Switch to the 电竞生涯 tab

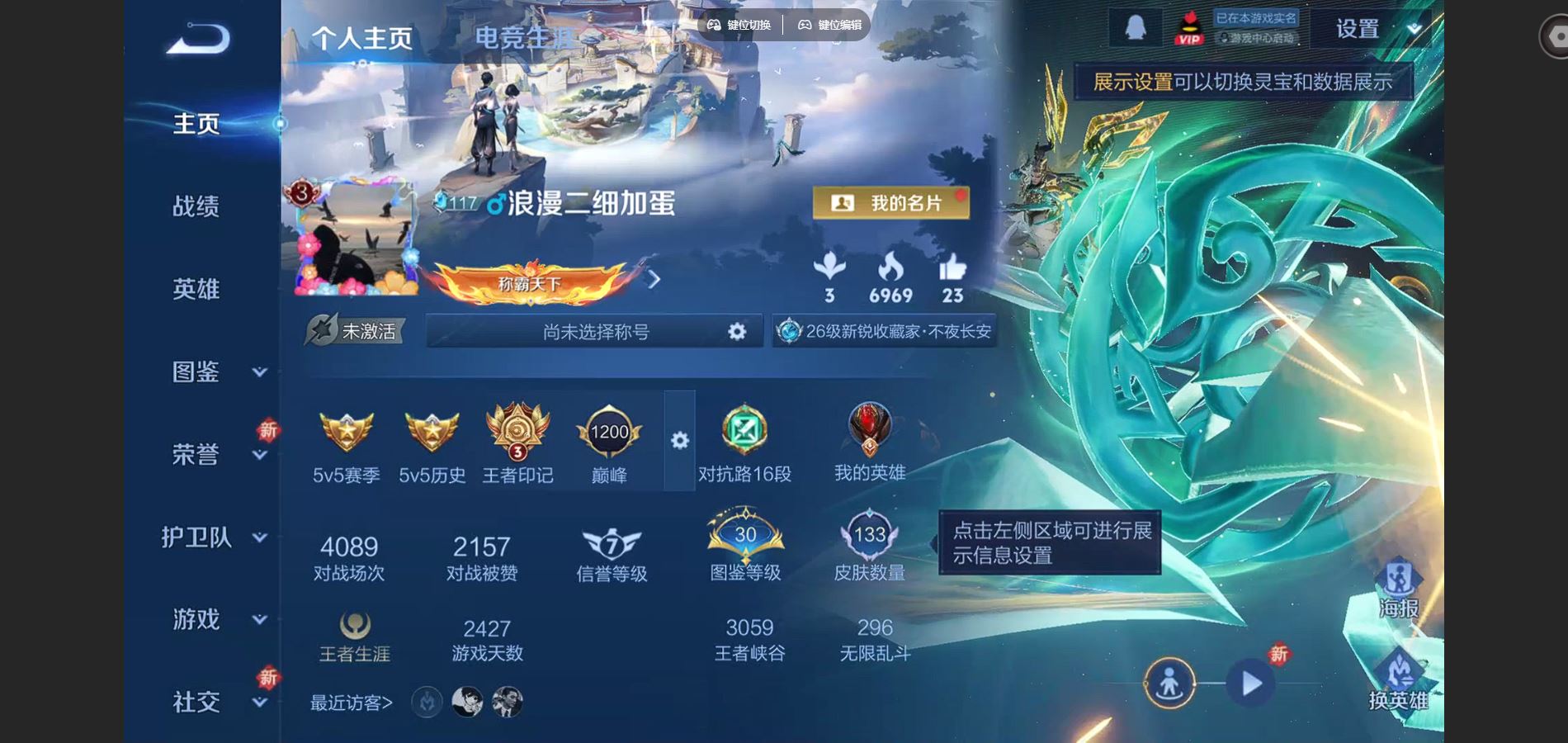(x=526, y=37)
